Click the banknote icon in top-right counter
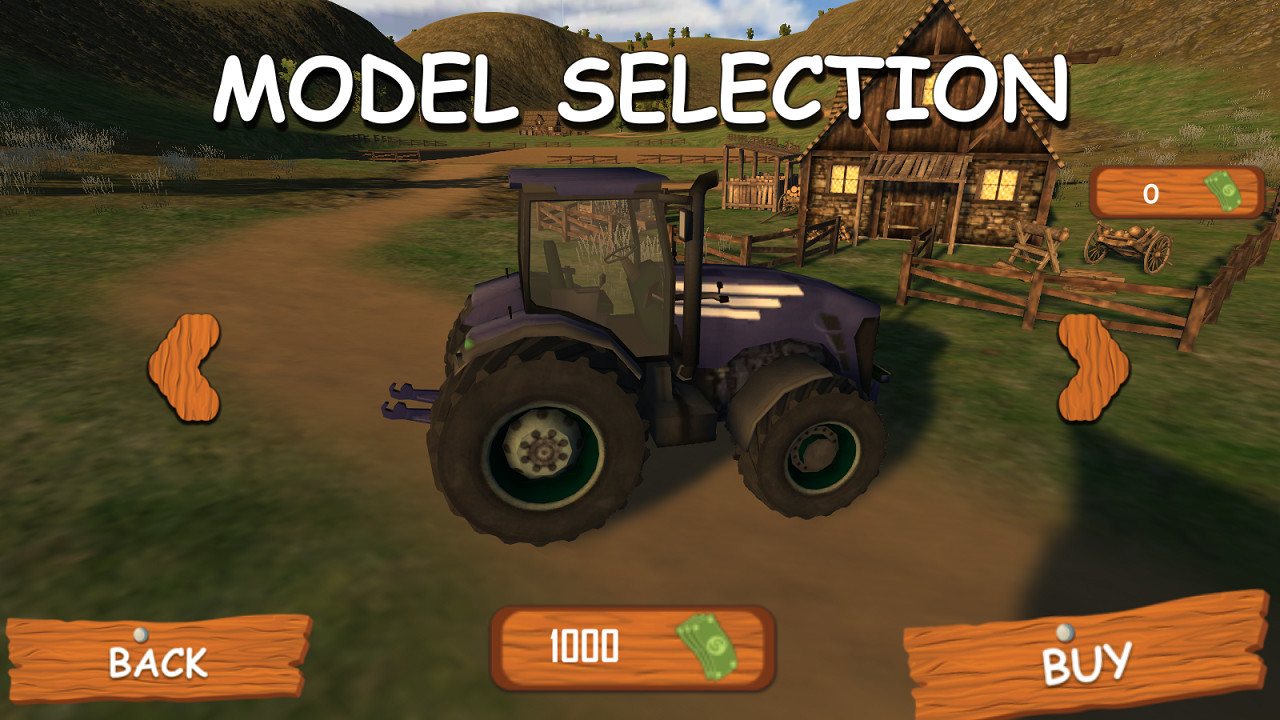This screenshot has height=720, width=1280. point(1221,194)
